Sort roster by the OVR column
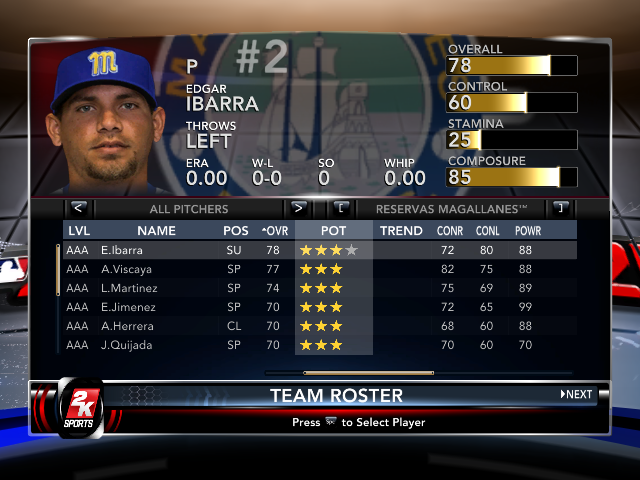 coord(275,231)
